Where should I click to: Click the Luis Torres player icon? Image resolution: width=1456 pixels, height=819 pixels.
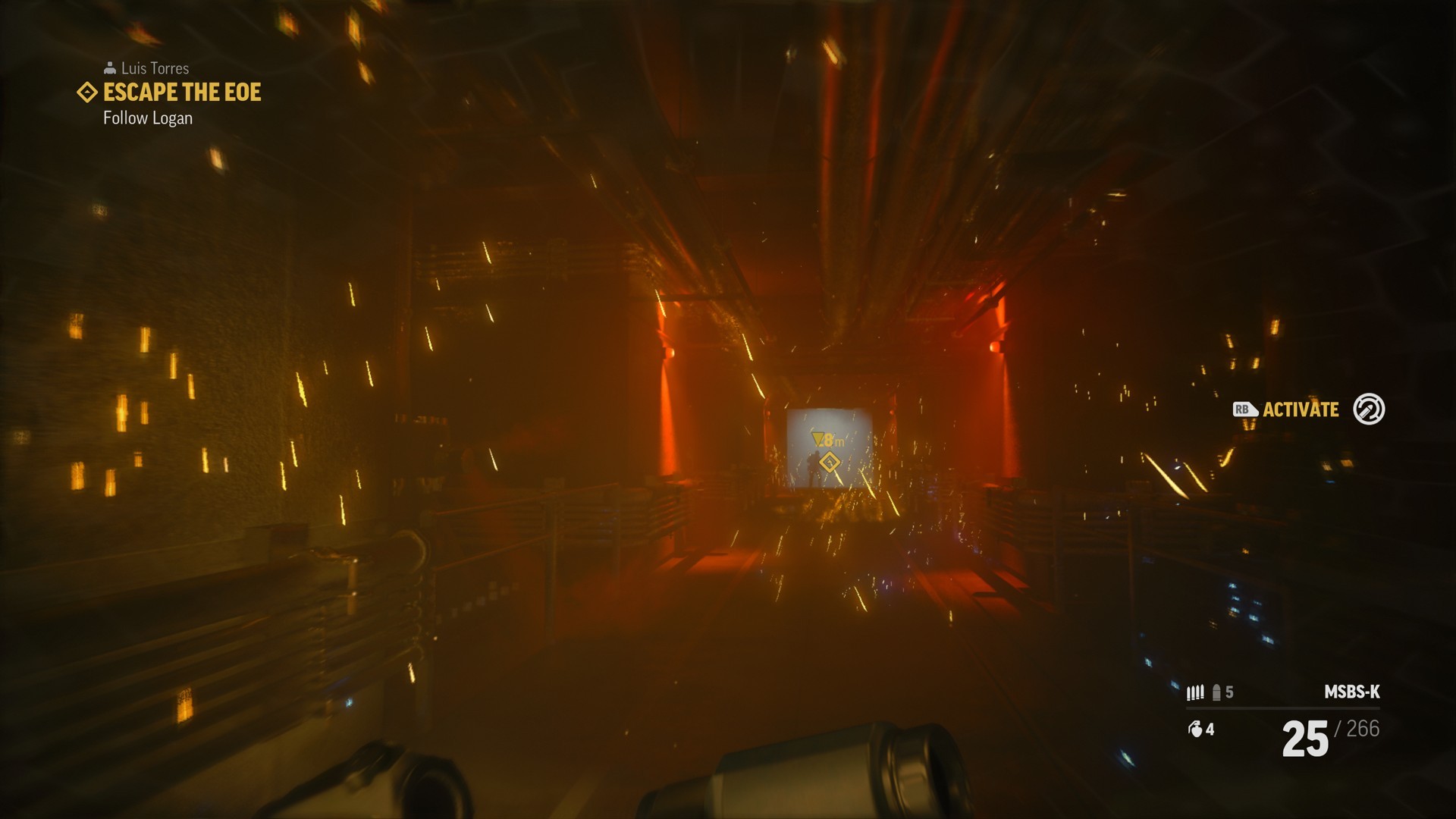(x=110, y=67)
